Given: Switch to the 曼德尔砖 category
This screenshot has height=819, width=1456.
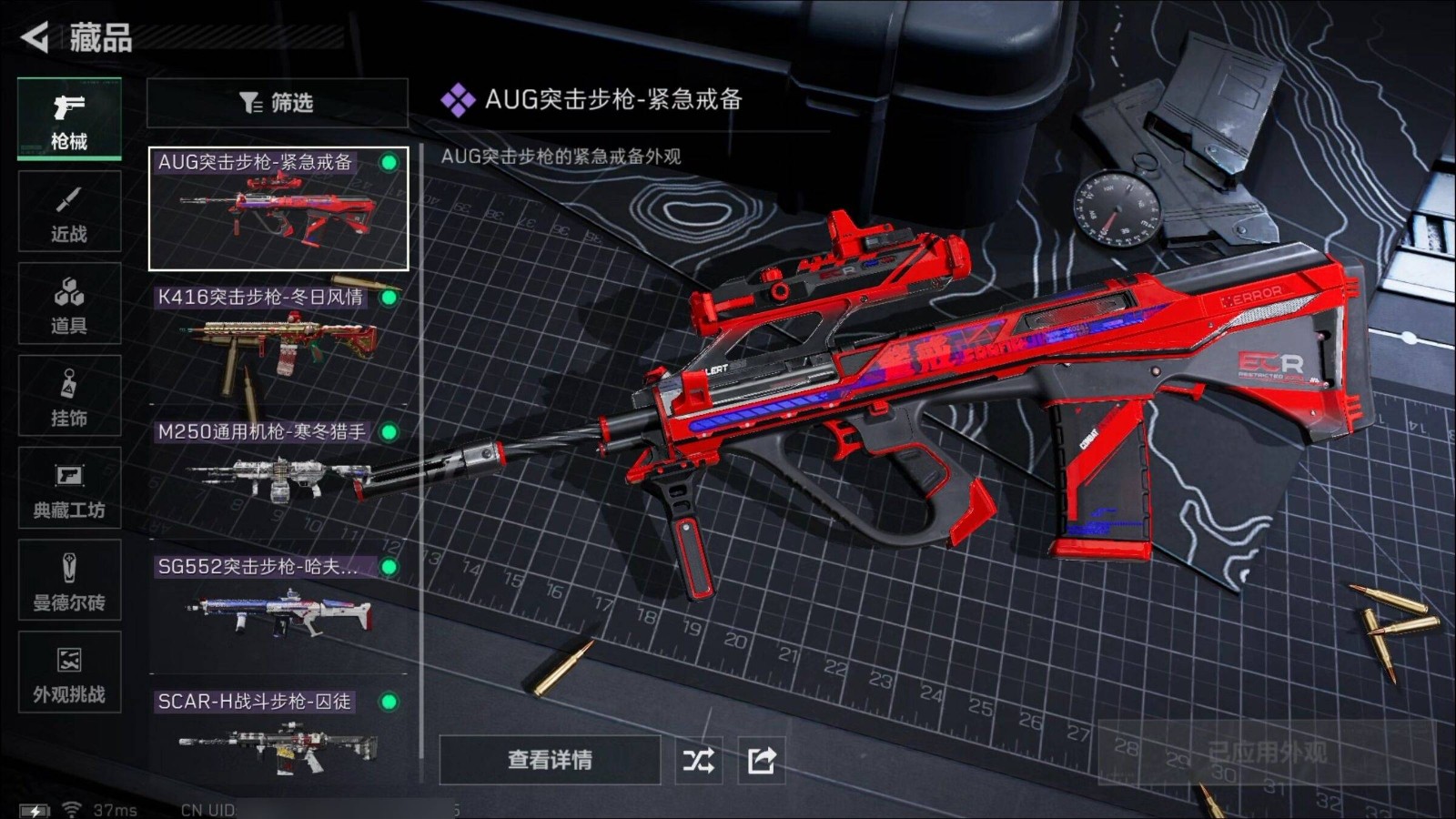Looking at the screenshot, I should [69, 581].
